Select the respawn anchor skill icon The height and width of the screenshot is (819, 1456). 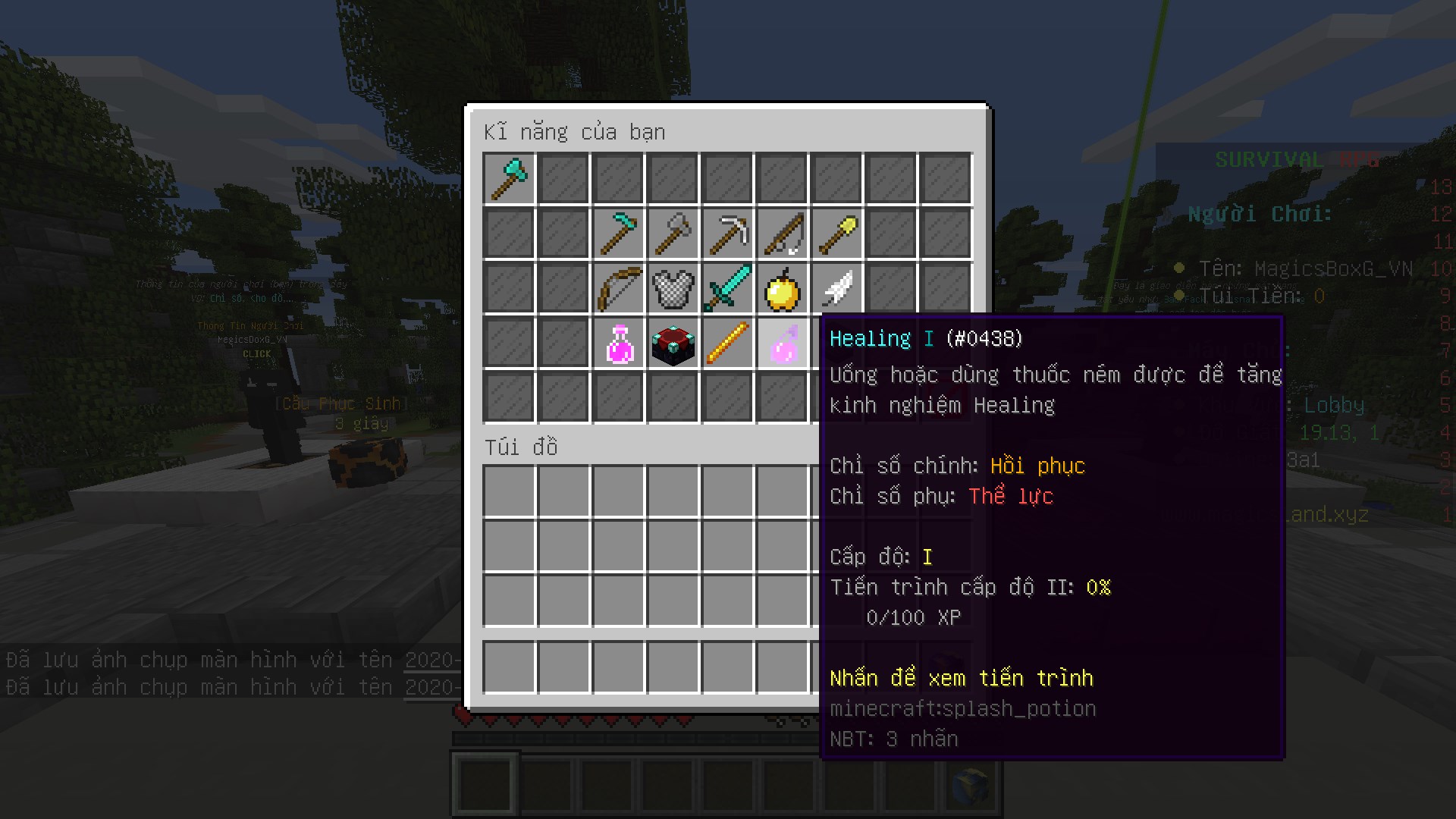673,344
